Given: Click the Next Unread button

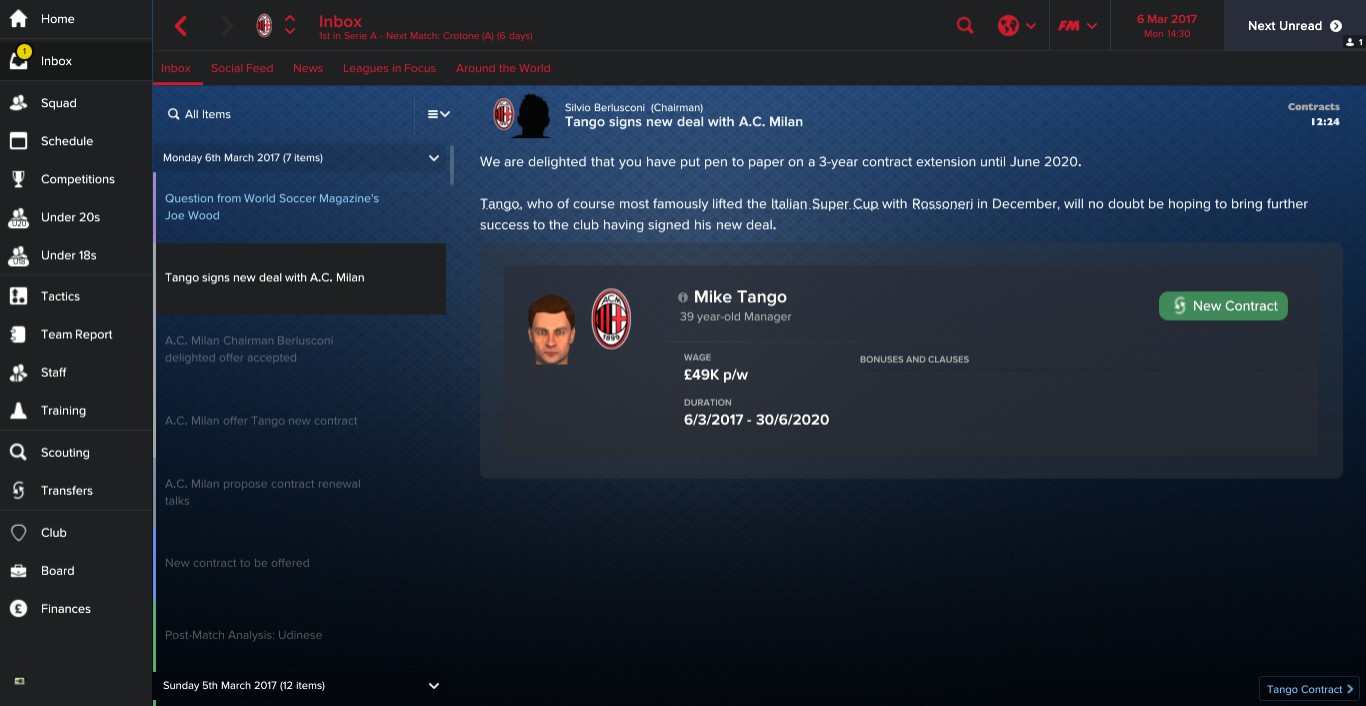Looking at the screenshot, I should coord(1294,26).
